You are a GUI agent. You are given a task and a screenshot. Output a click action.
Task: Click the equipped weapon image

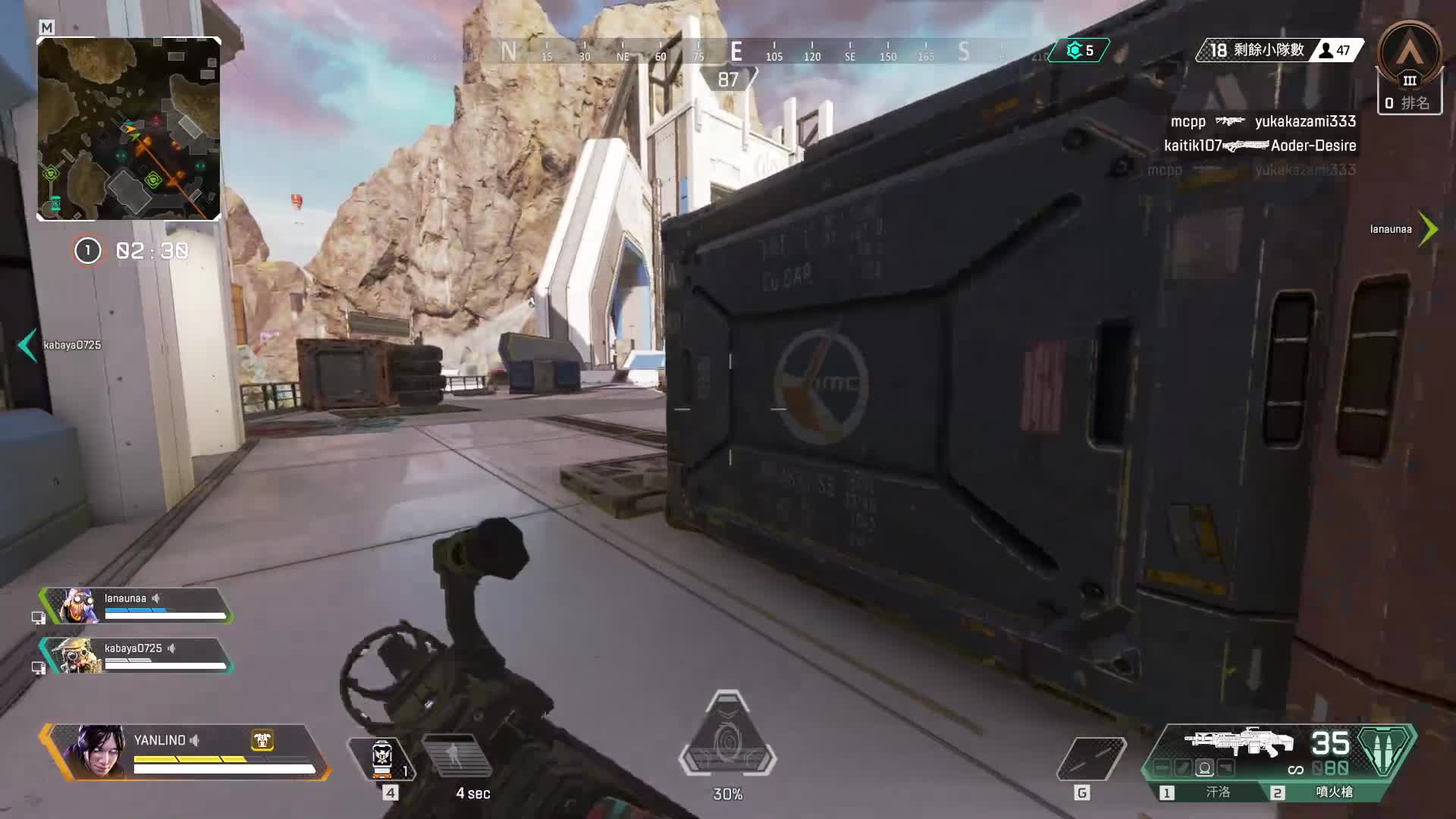1239,742
